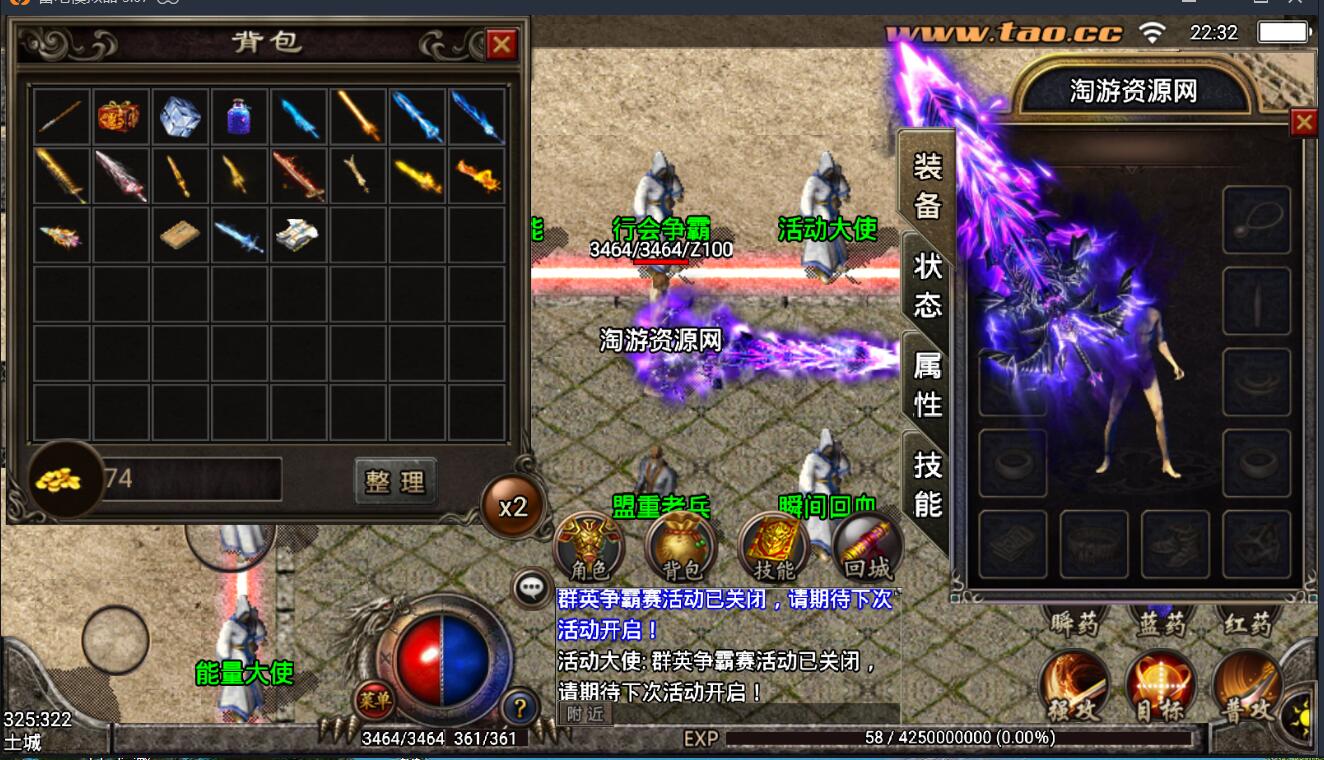The height and width of the screenshot is (760, 1324).
Task: Select the red gift box item
Action: [119, 116]
